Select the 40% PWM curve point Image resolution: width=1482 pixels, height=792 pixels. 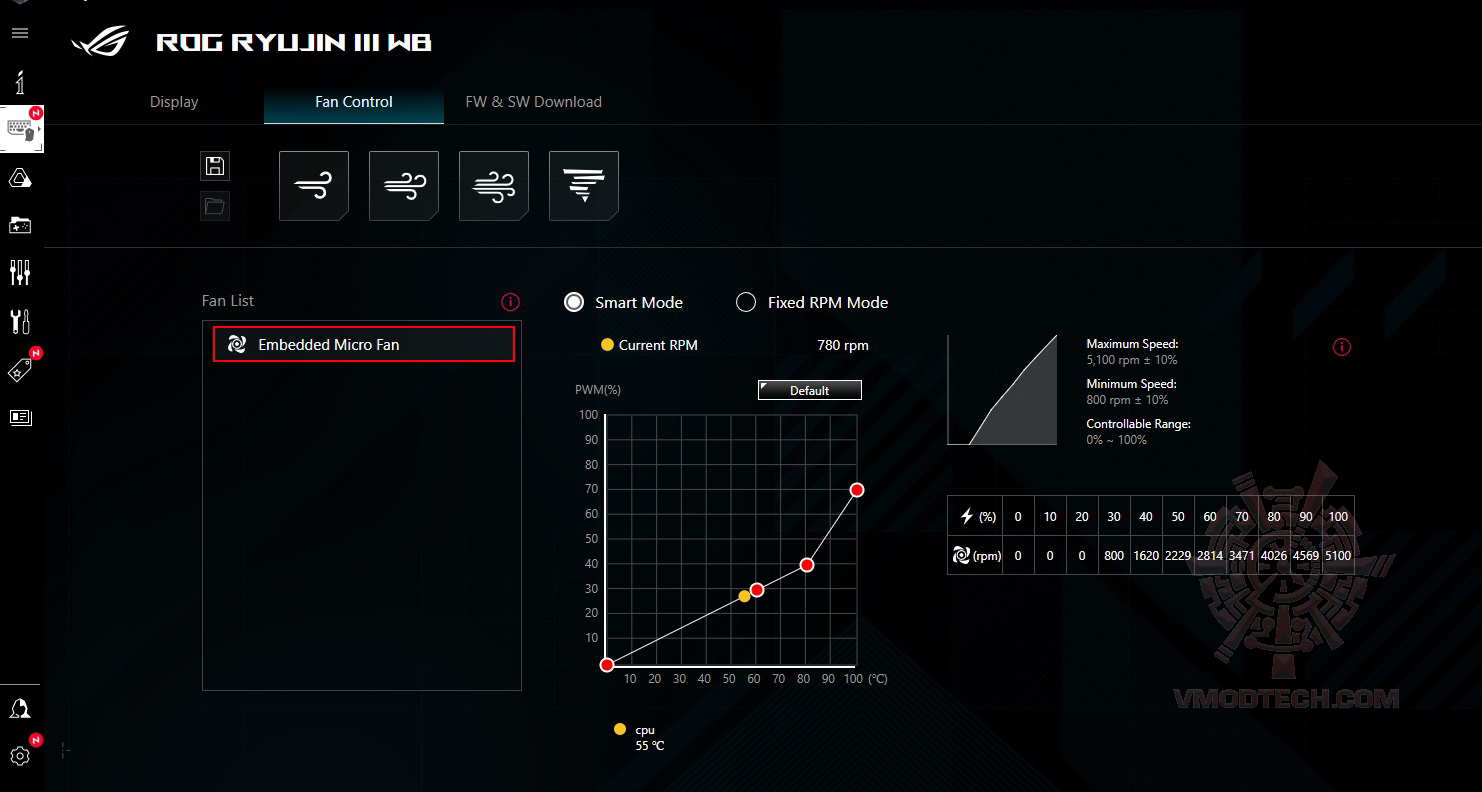click(x=807, y=565)
